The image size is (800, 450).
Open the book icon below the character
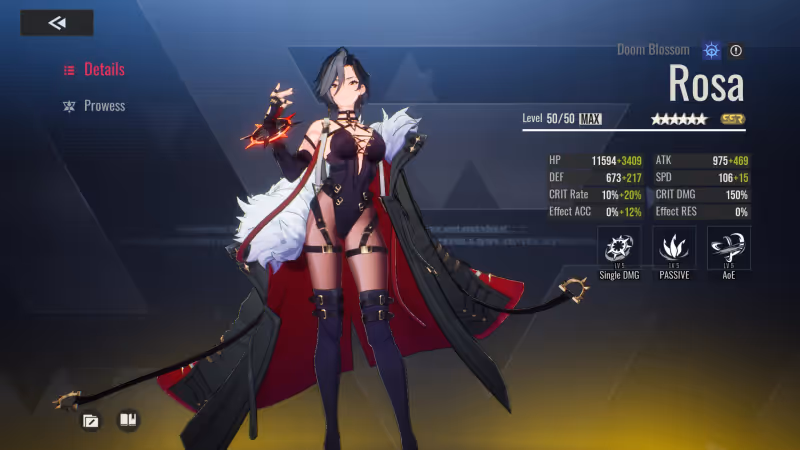tap(128, 420)
